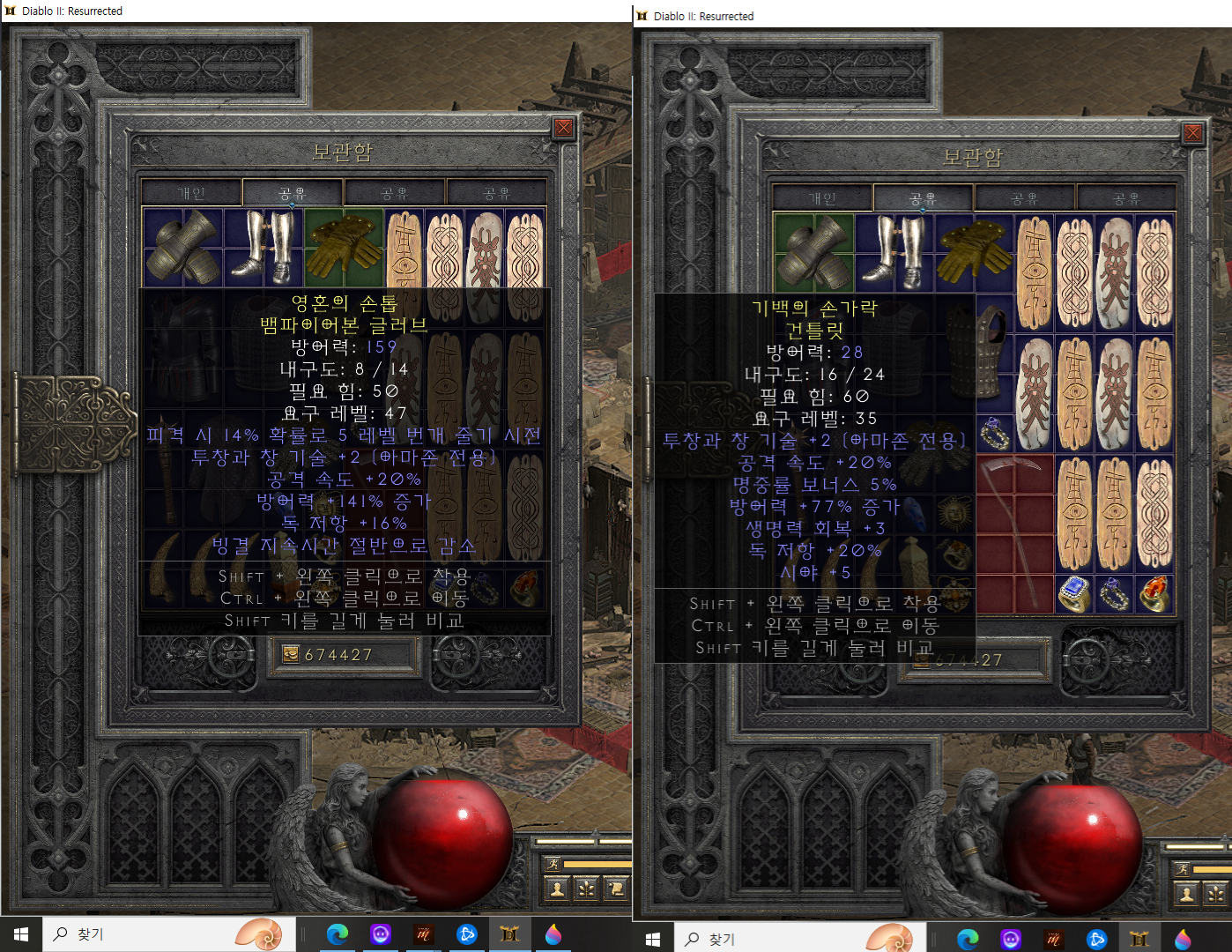Open the skill tree in the left window
This screenshot has height=952, width=1232.
[586, 889]
